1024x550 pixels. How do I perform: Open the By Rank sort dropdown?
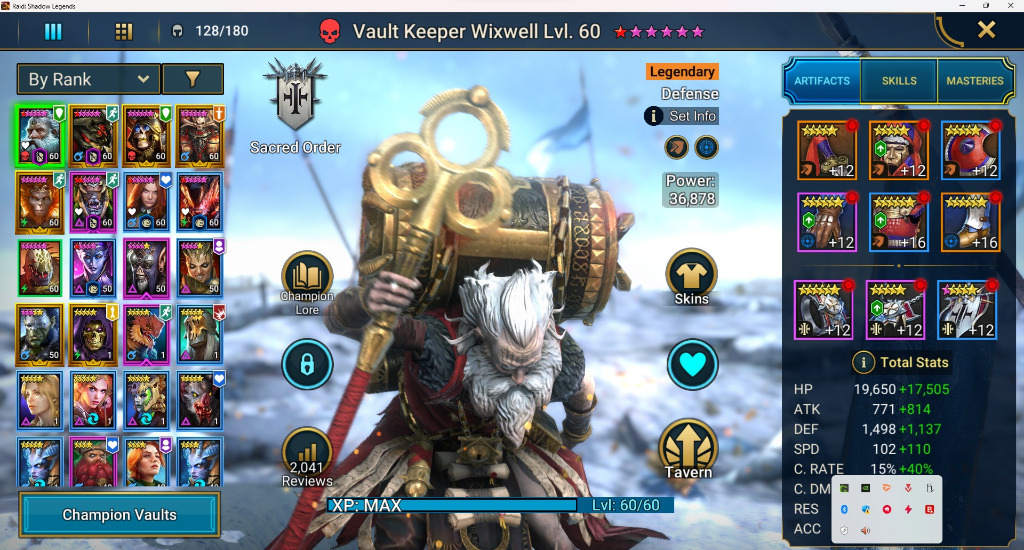88,79
